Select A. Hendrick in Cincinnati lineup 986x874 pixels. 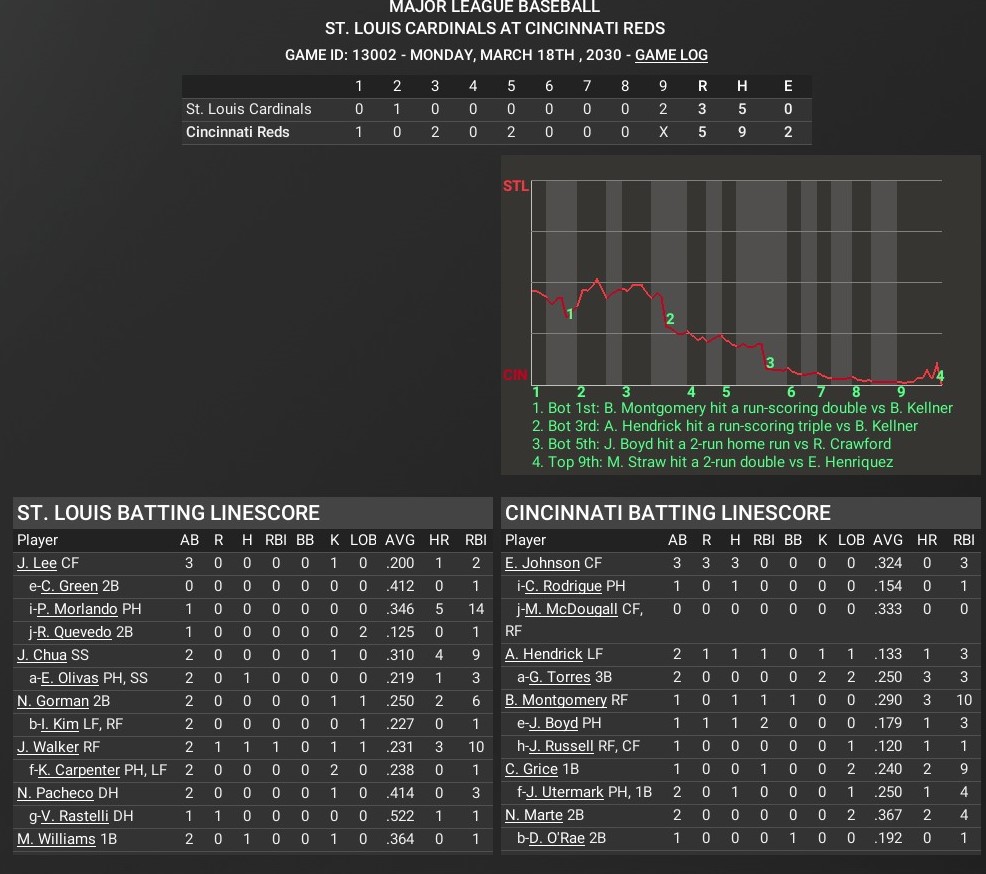pyautogui.click(x=544, y=654)
